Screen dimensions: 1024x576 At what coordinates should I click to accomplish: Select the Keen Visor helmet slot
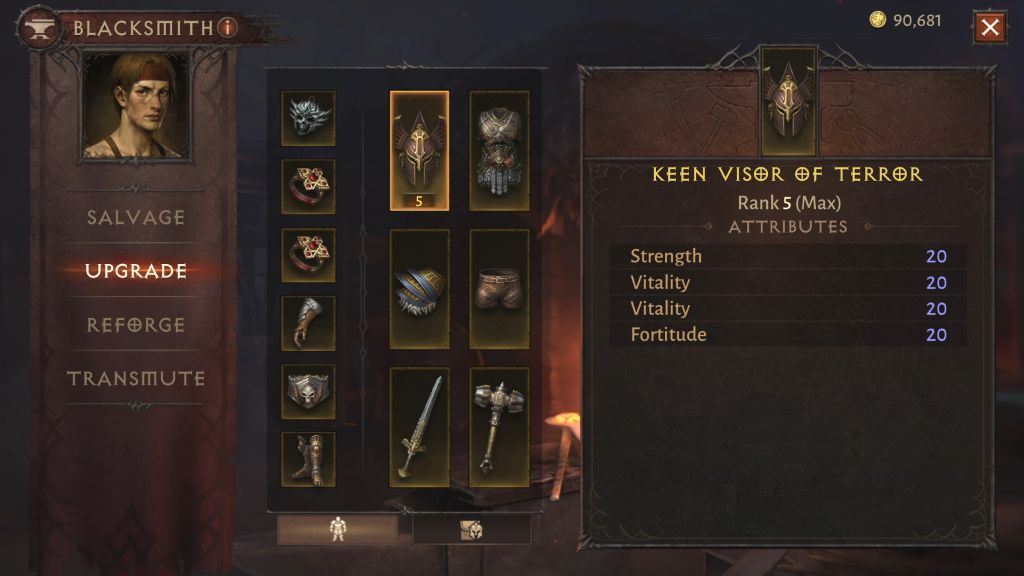click(x=419, y=150)
